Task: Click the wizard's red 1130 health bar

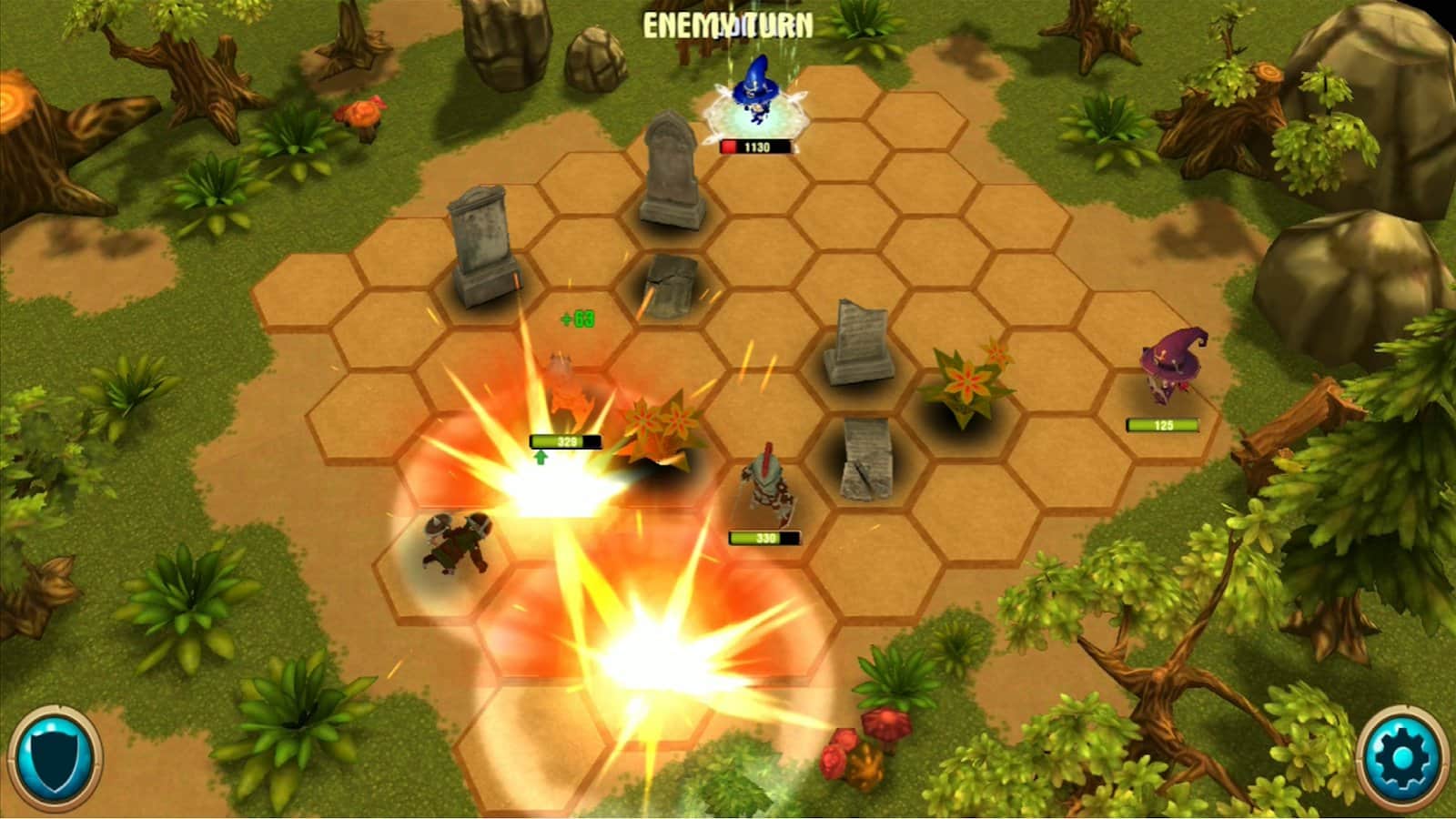Action: [x=757, y=145]
